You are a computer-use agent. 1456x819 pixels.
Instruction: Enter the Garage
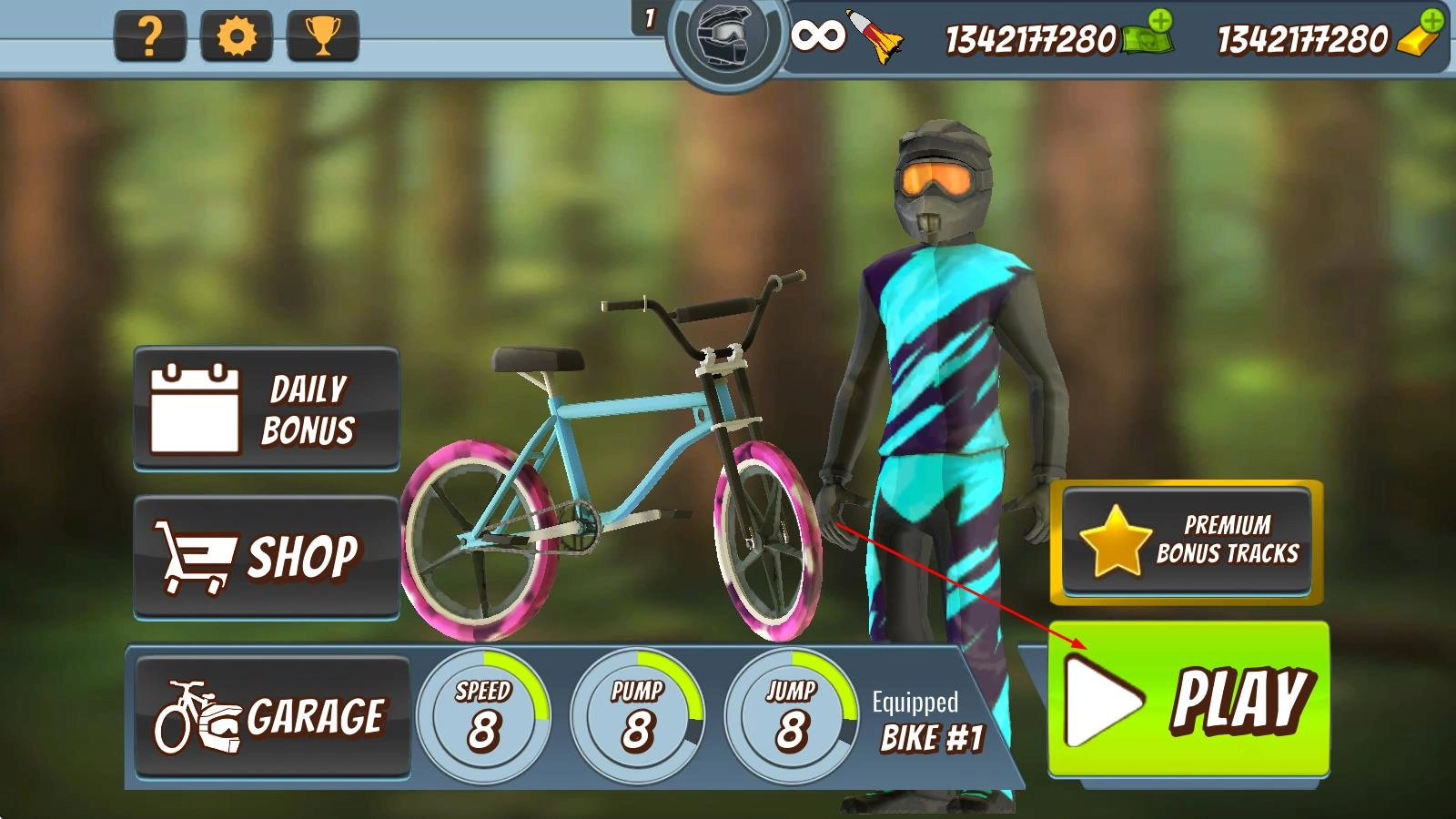(x=272, y=717)
